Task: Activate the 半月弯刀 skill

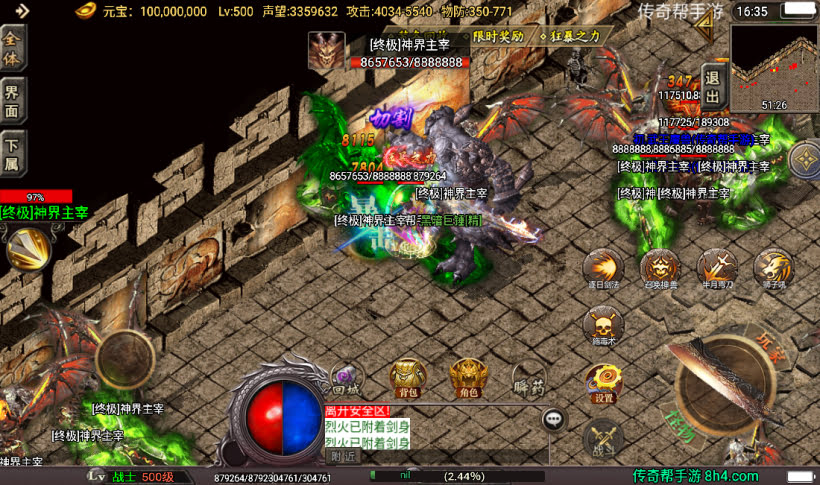Action: pyautogui.click(x=716, y=268)
